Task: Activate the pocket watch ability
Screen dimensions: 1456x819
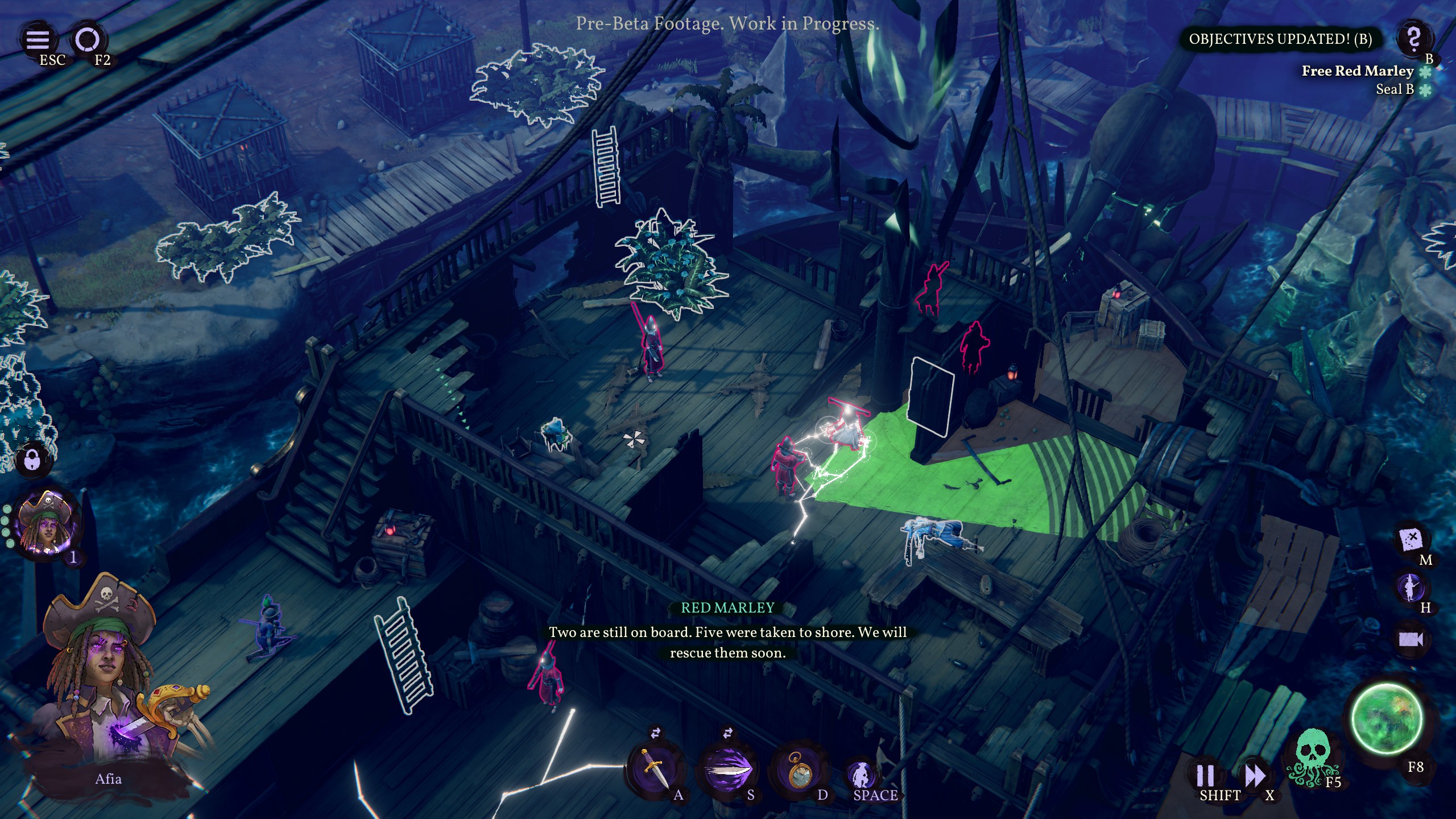Action: tap(800, 769)
